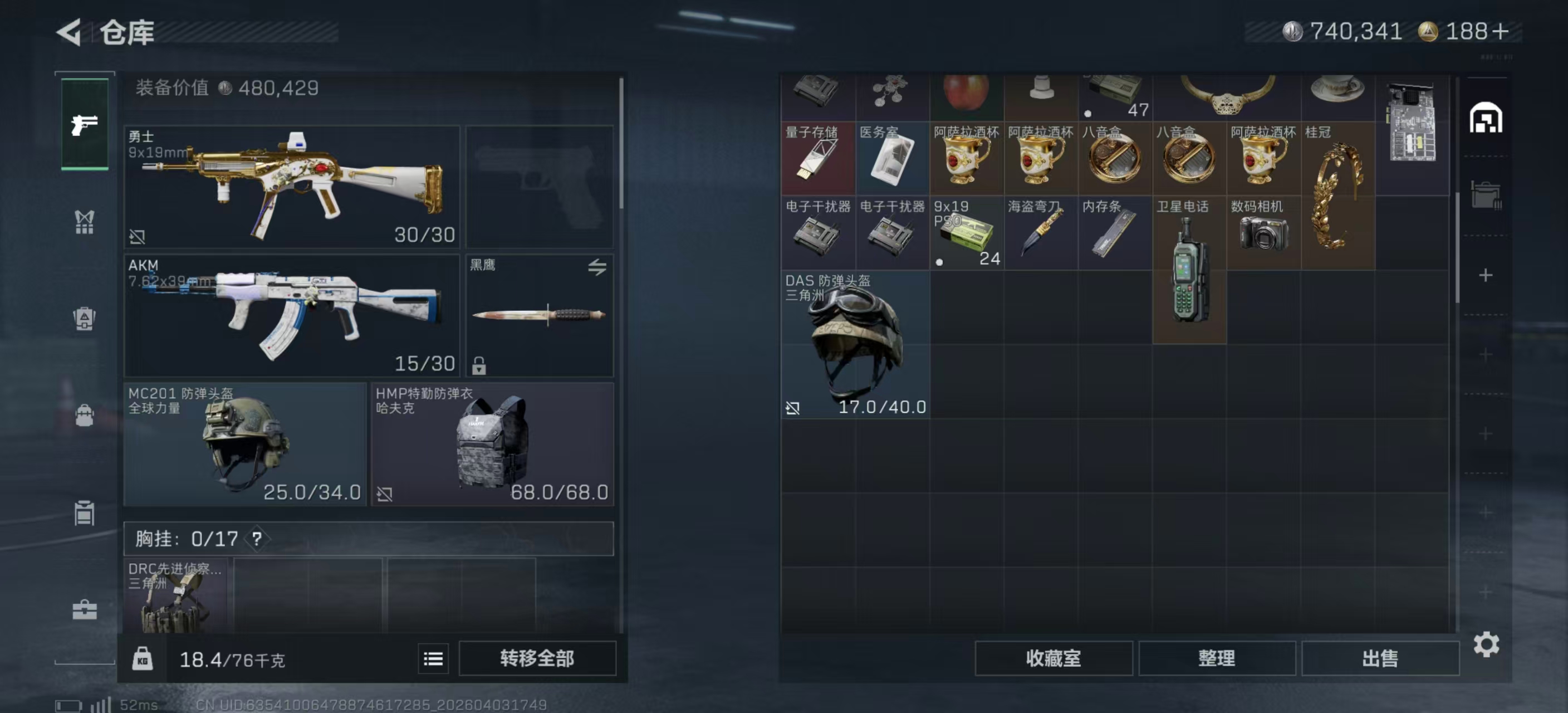Click the swap arrows icon on 黑鹰 knife slot
The image size is (1568, 713).
click(x=597, y=267)
